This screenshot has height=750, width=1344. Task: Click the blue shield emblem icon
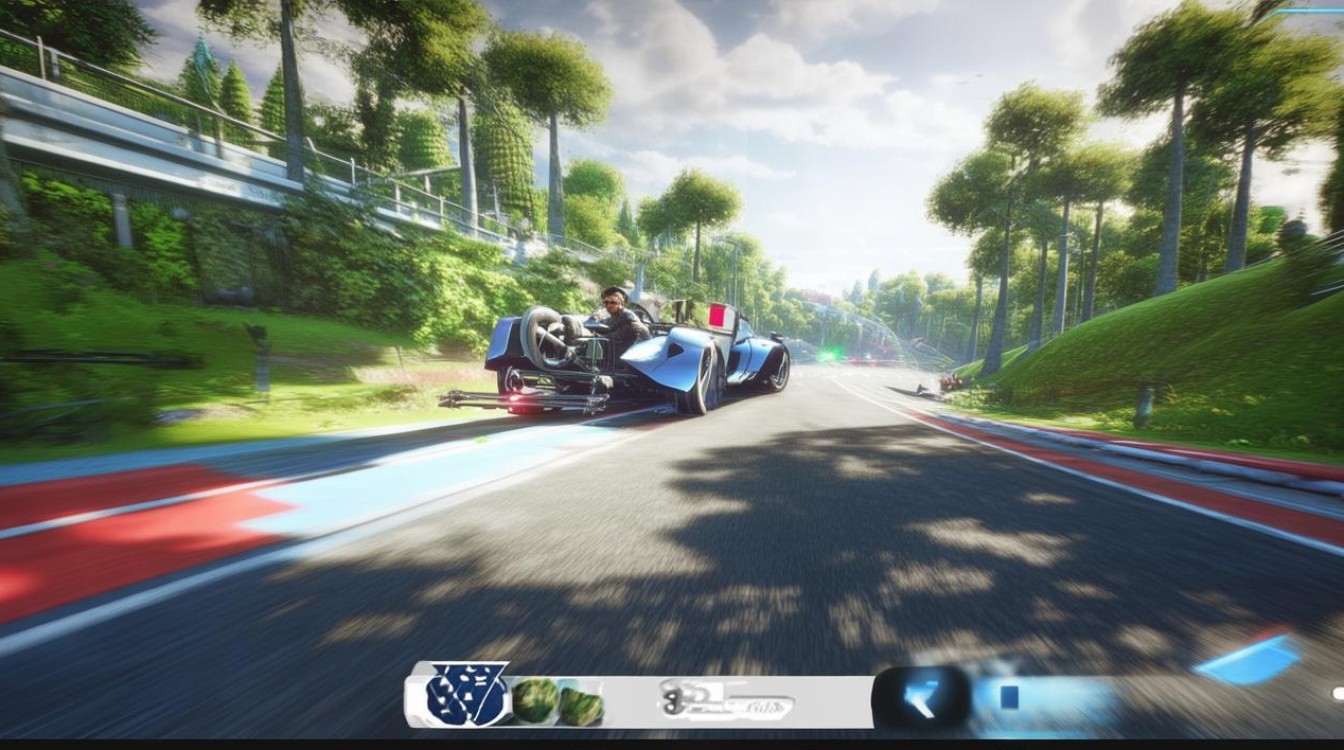pos(467,693)
